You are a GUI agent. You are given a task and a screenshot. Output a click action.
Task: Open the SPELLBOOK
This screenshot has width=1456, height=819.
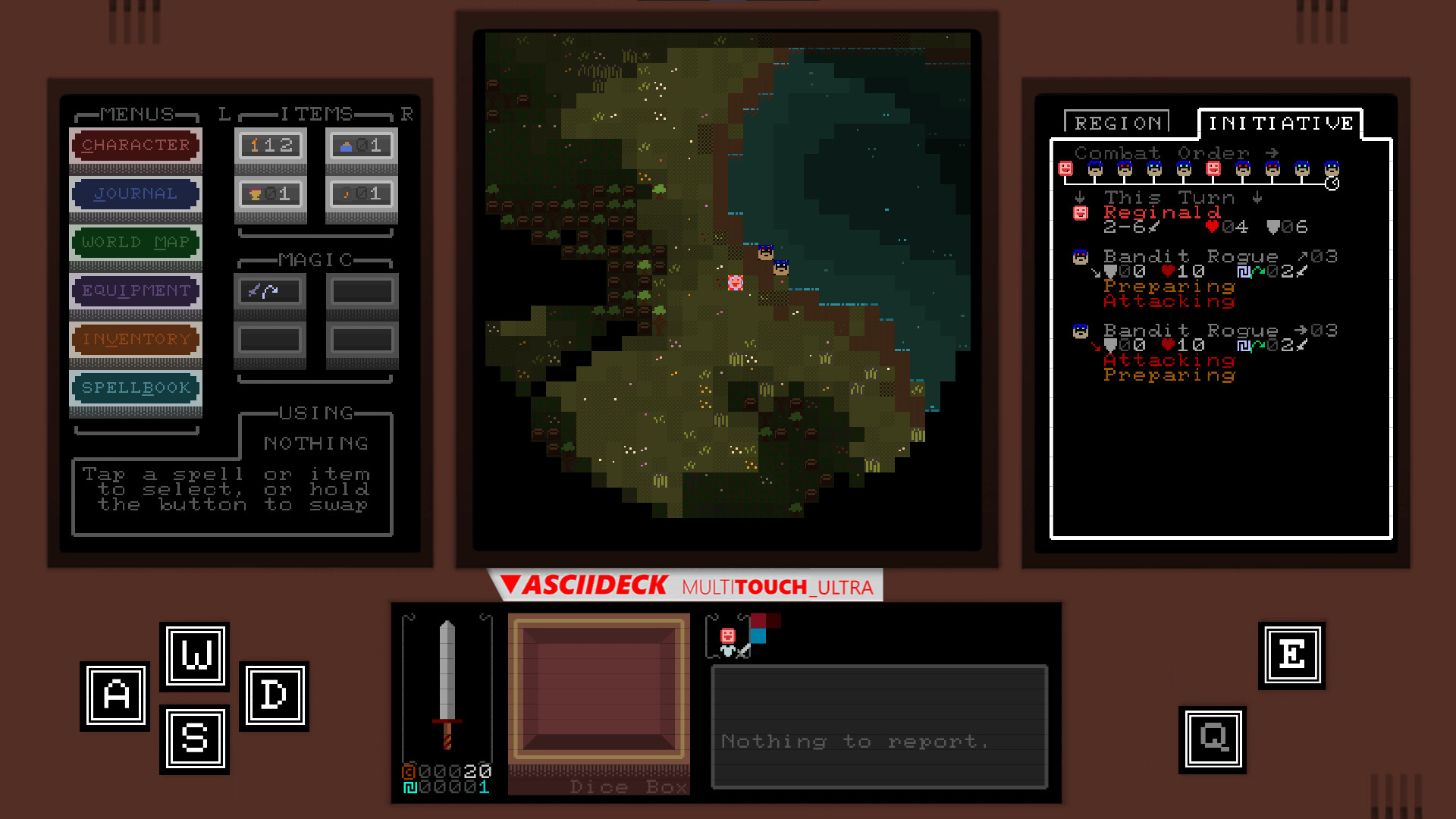point(135,388)
